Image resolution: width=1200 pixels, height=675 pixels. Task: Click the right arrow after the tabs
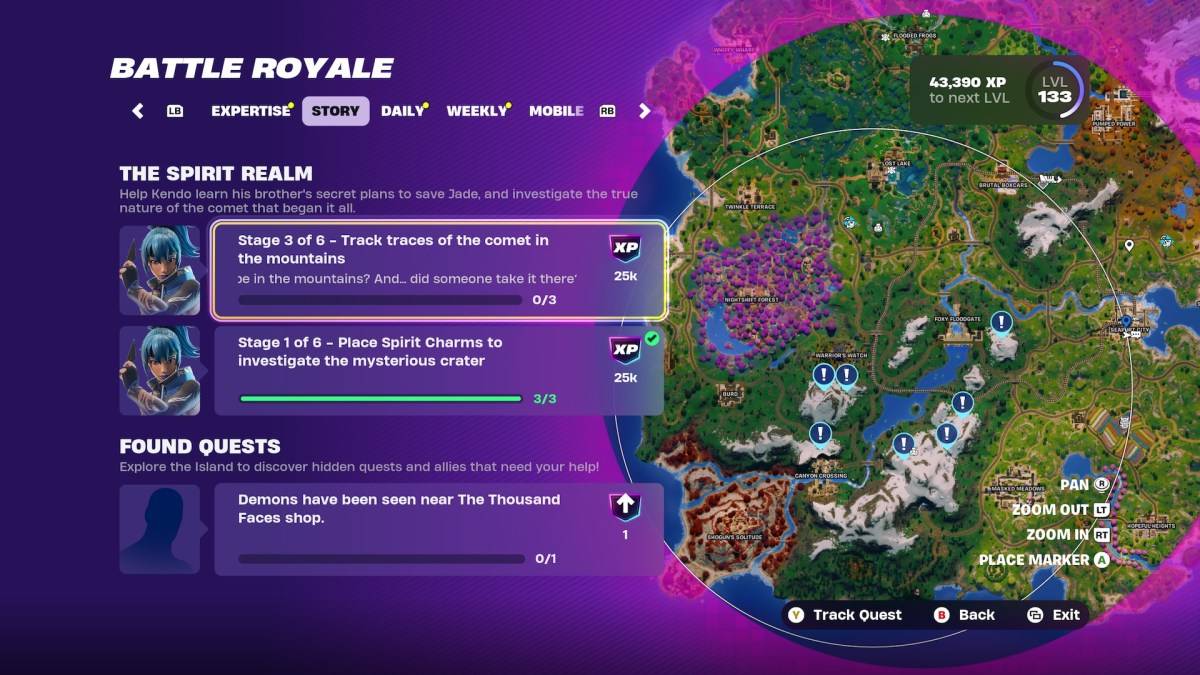point(645,111)
